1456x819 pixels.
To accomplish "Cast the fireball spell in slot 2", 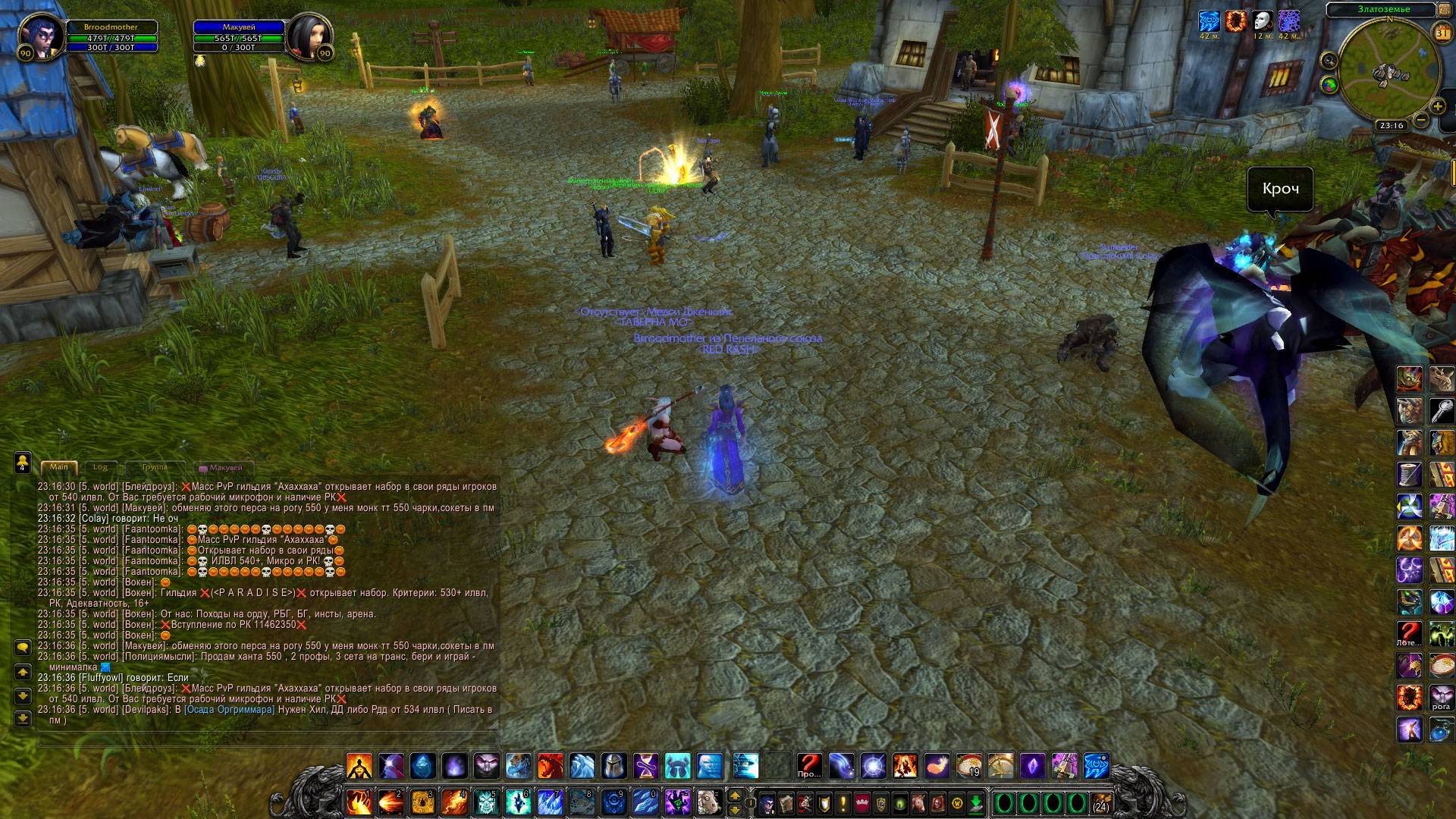I will tap(391, 801).
